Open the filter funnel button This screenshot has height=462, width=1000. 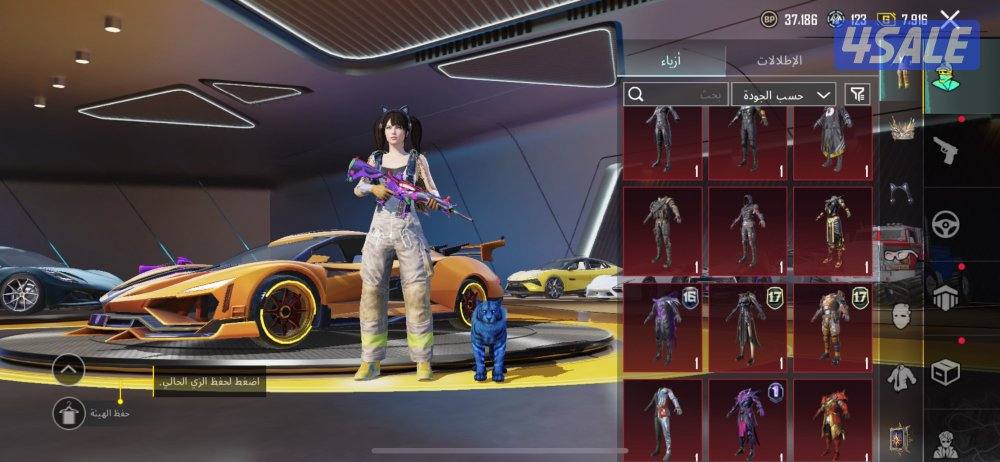click(x=857, y=94)
